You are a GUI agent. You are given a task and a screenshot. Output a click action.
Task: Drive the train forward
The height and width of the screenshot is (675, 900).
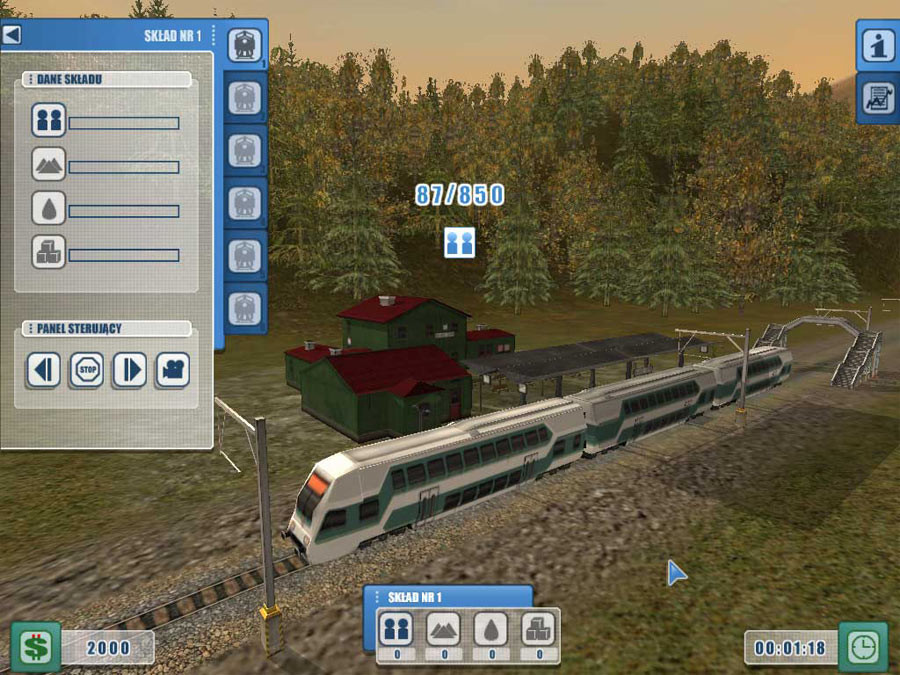[129, 370]
